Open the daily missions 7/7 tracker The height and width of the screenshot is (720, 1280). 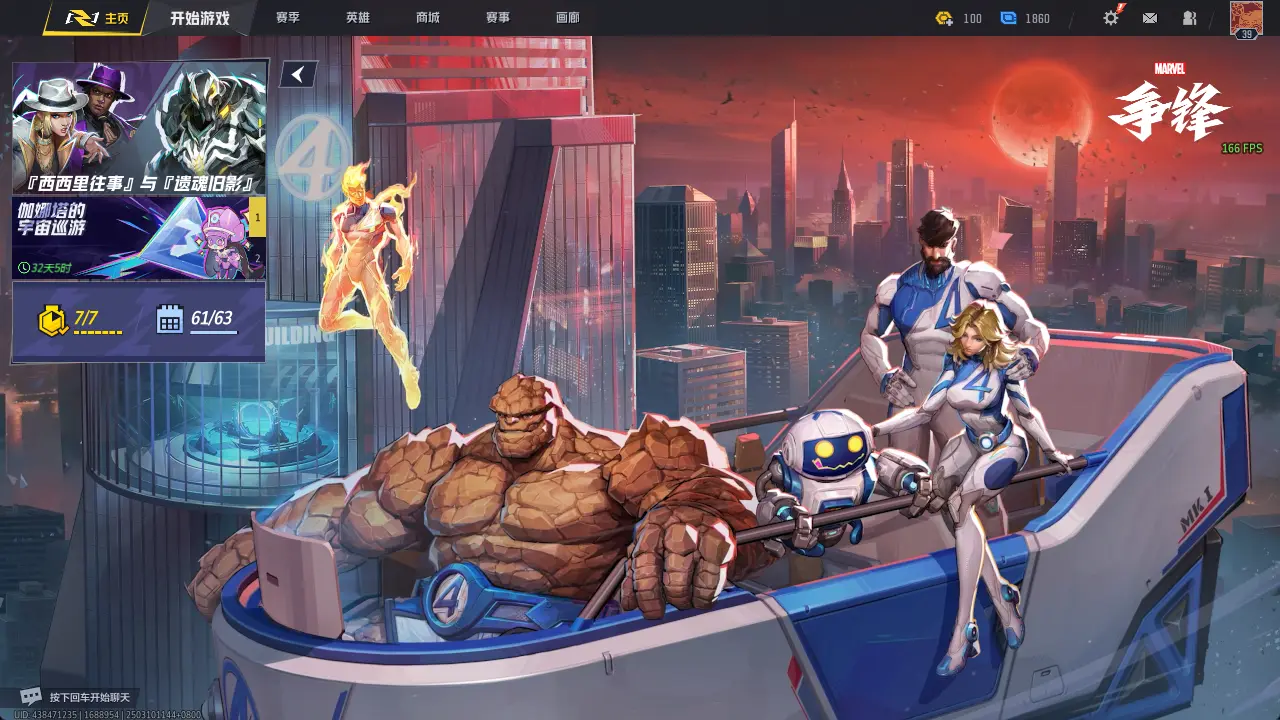point(80,320)
